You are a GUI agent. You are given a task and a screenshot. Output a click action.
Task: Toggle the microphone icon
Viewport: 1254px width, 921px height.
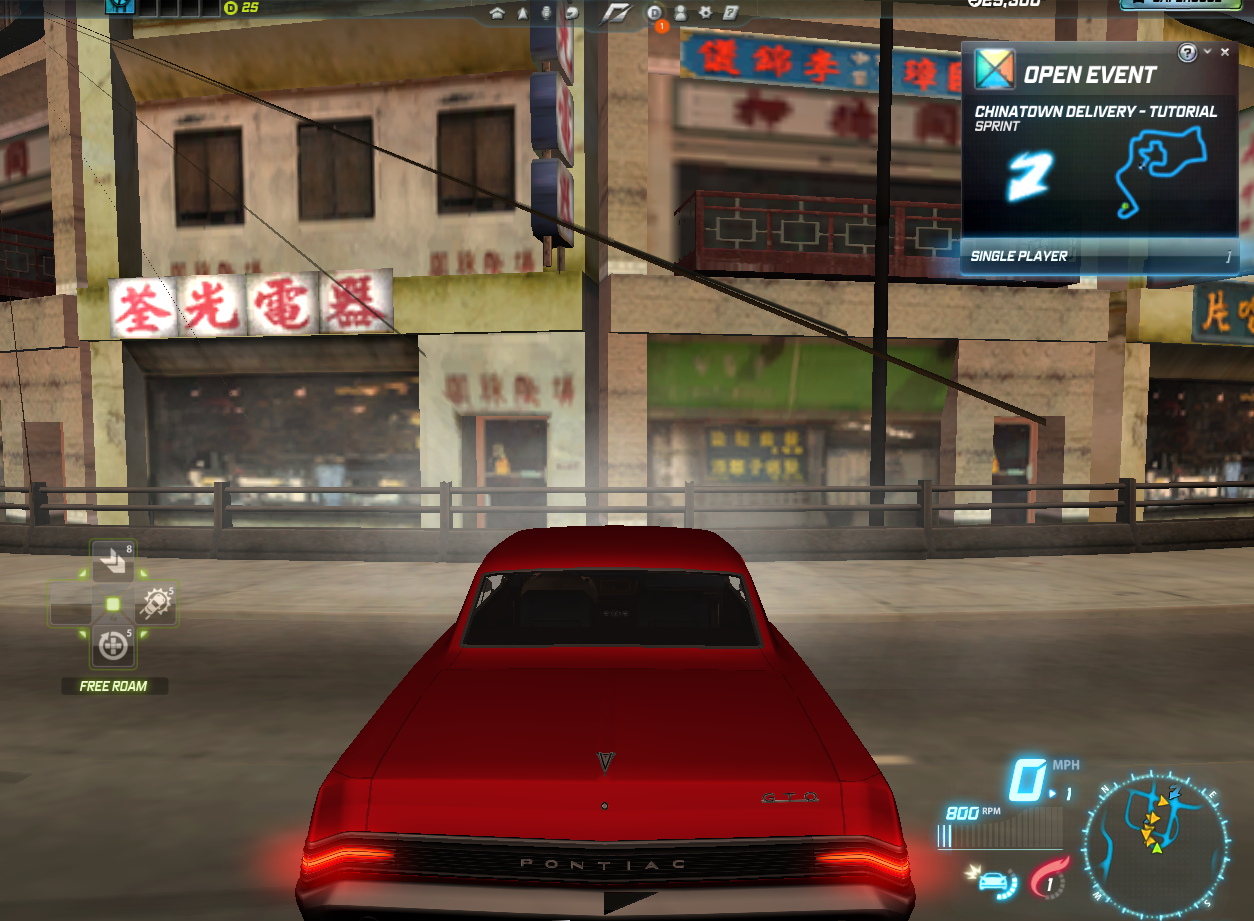(x=546, y=13)
